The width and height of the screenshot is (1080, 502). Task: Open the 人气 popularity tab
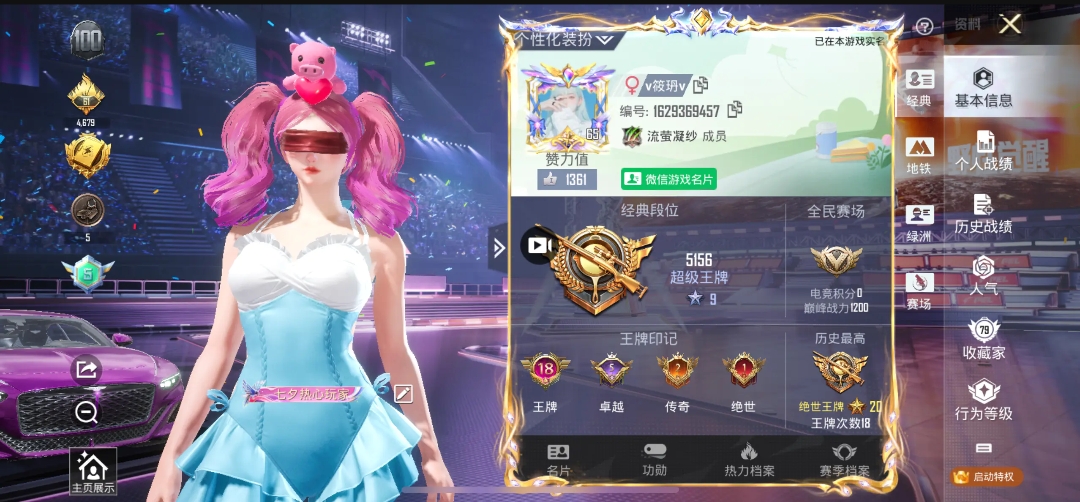[984, 277]
